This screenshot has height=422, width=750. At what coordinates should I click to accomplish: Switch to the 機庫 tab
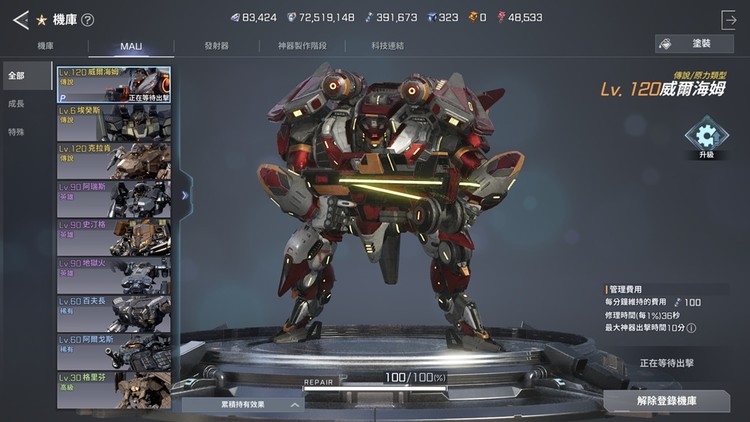click(x=46, y=46)
